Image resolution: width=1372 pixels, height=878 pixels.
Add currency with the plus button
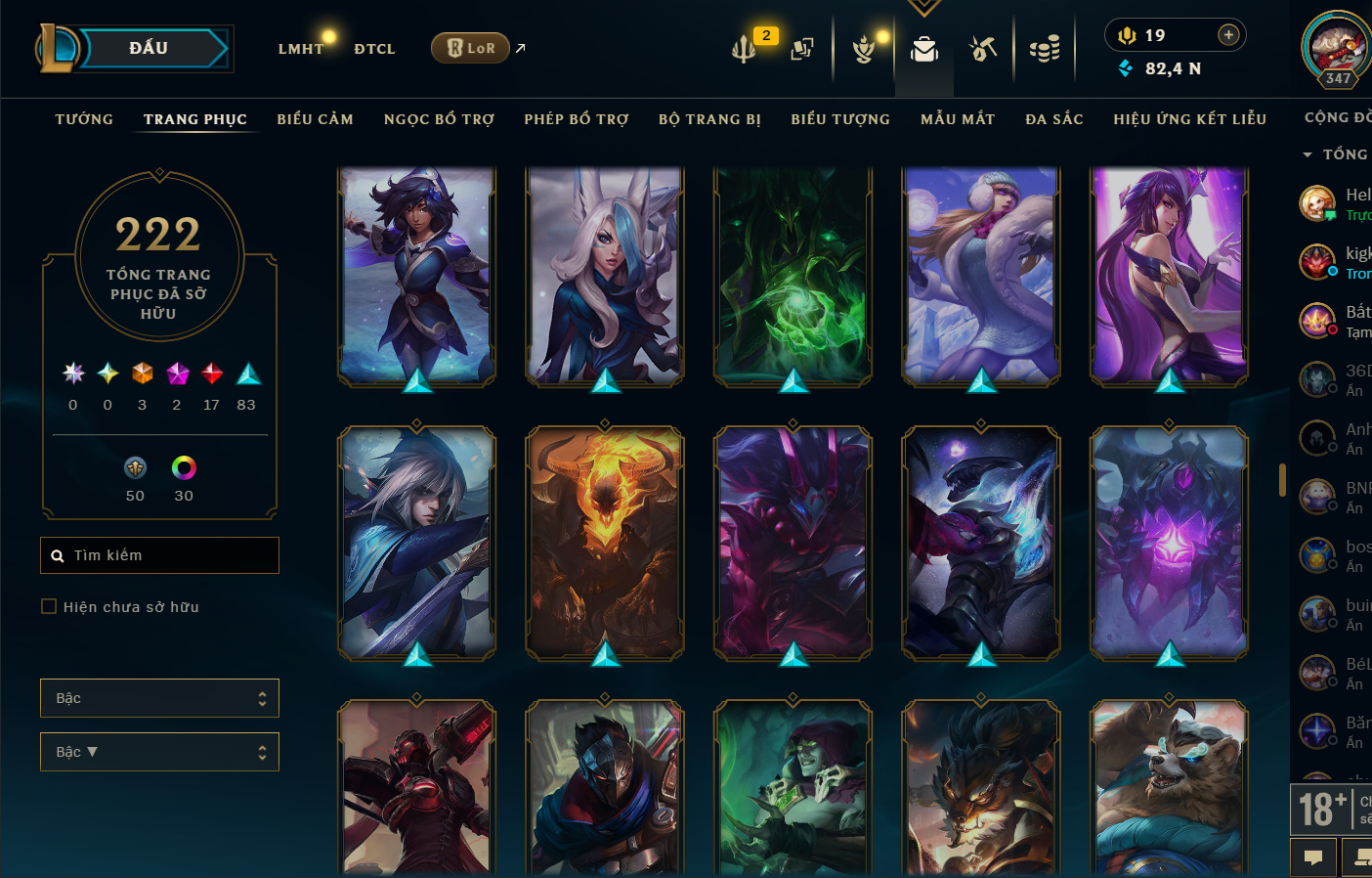(1228, 35)
